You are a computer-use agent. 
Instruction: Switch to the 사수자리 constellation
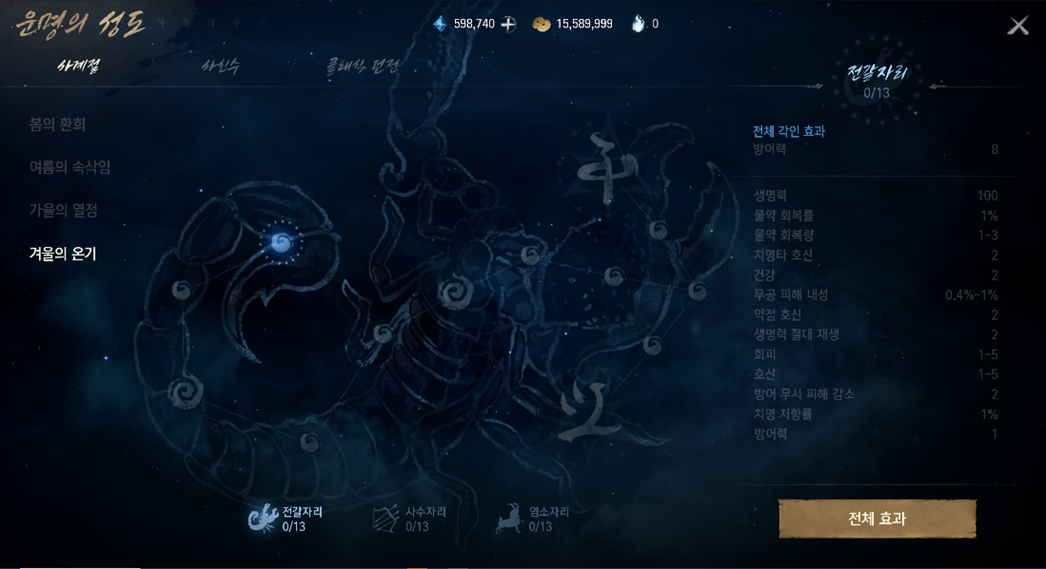[x=409, y=518]
